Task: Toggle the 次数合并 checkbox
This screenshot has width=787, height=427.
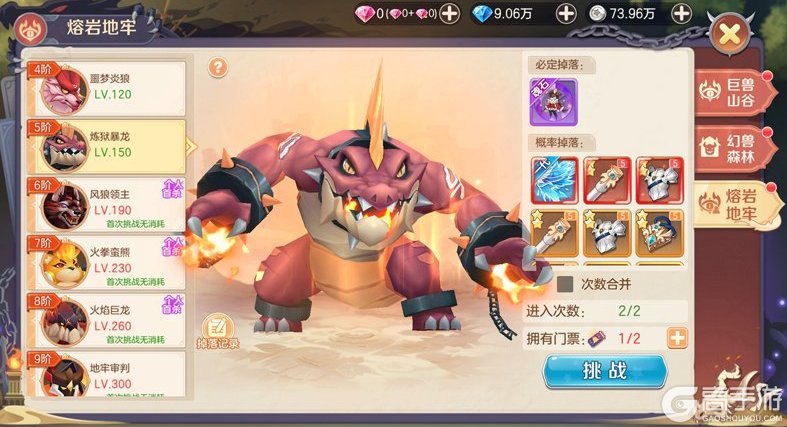Action: pyautogui.click(x=565, y=284)
